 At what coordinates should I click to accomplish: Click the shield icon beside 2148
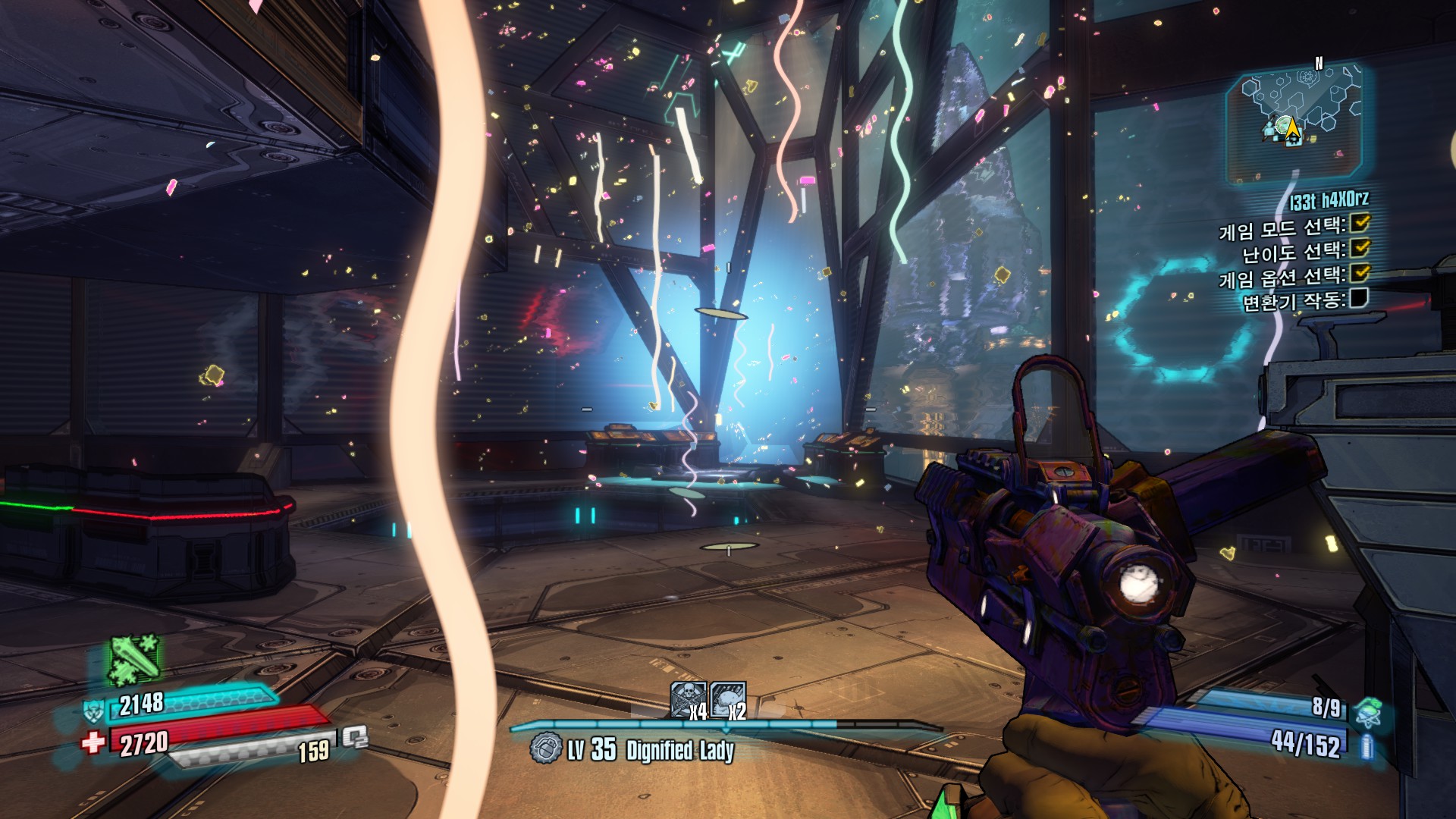(95, 710)
